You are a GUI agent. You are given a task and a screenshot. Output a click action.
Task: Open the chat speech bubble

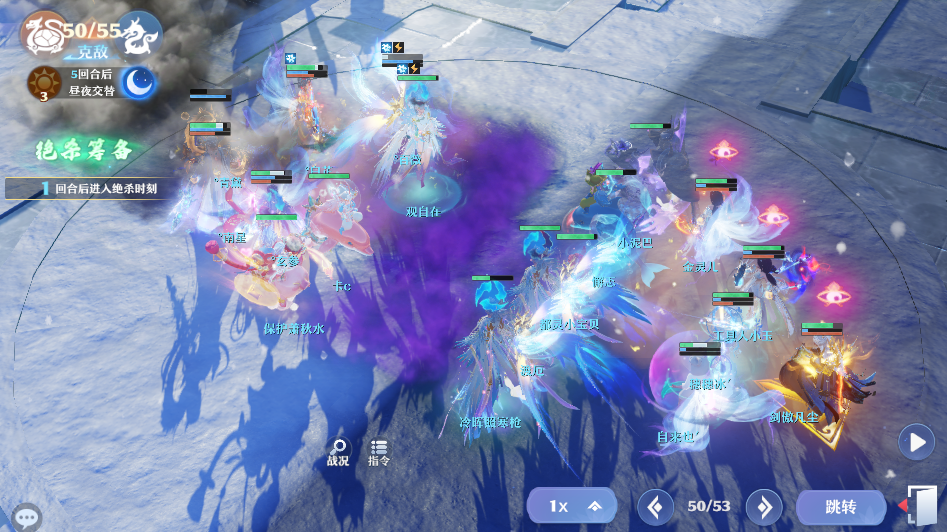coord(27,517)
